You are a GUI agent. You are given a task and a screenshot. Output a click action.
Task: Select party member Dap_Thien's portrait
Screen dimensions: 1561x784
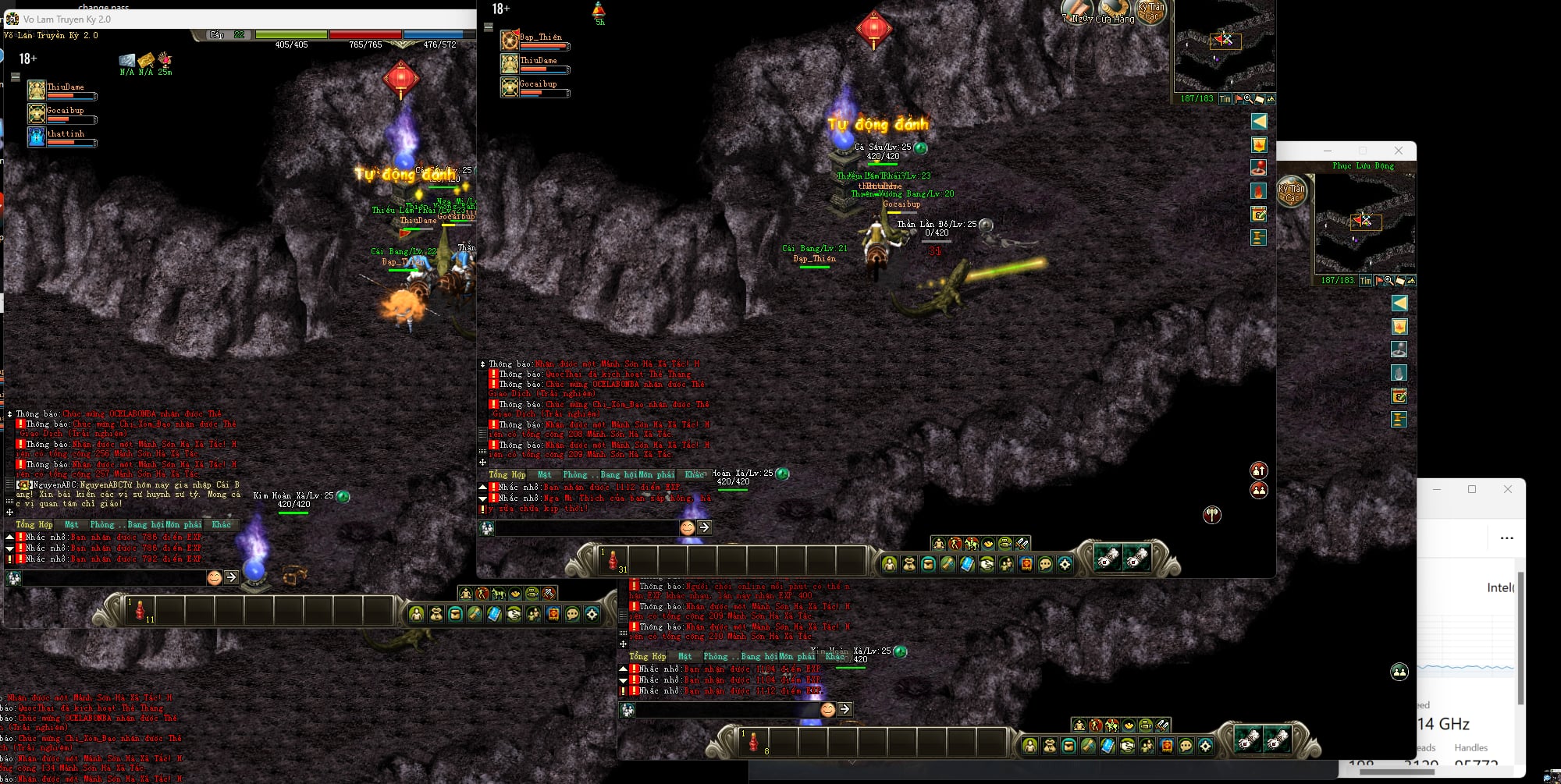click(x=510, y=40)
